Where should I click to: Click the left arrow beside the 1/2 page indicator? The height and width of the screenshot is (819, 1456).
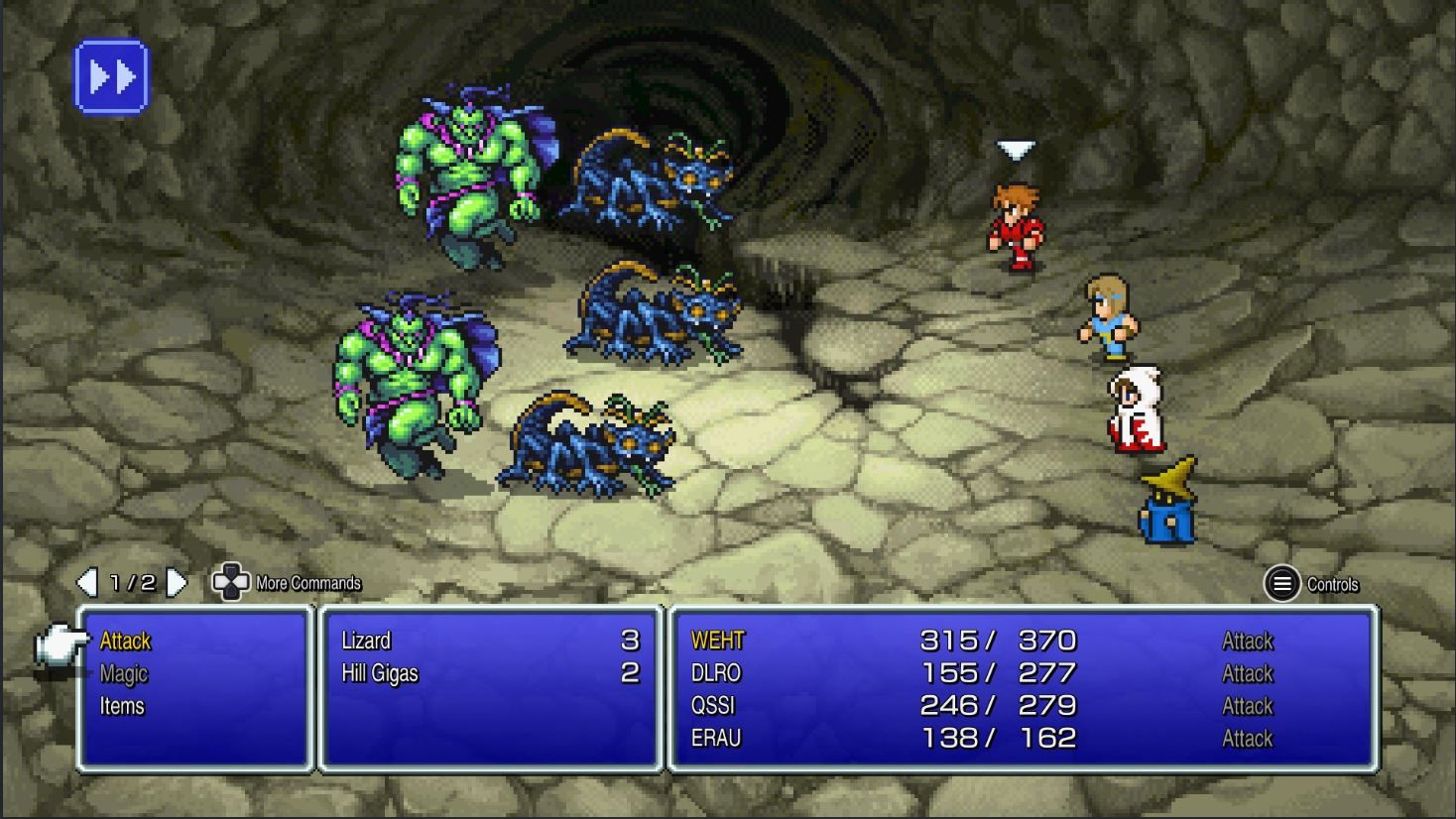tap(87, 584)
